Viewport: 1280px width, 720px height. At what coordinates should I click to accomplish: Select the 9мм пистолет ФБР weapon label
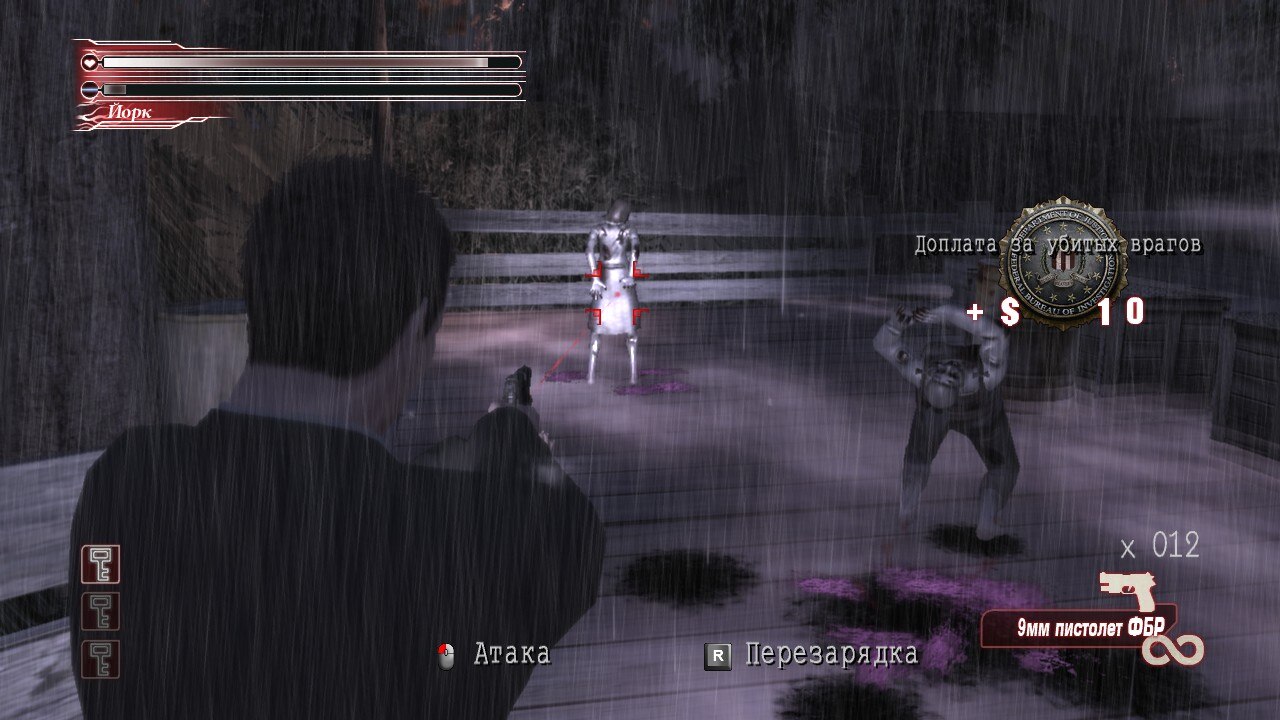pyautogui.click(x=1077, y=629)
